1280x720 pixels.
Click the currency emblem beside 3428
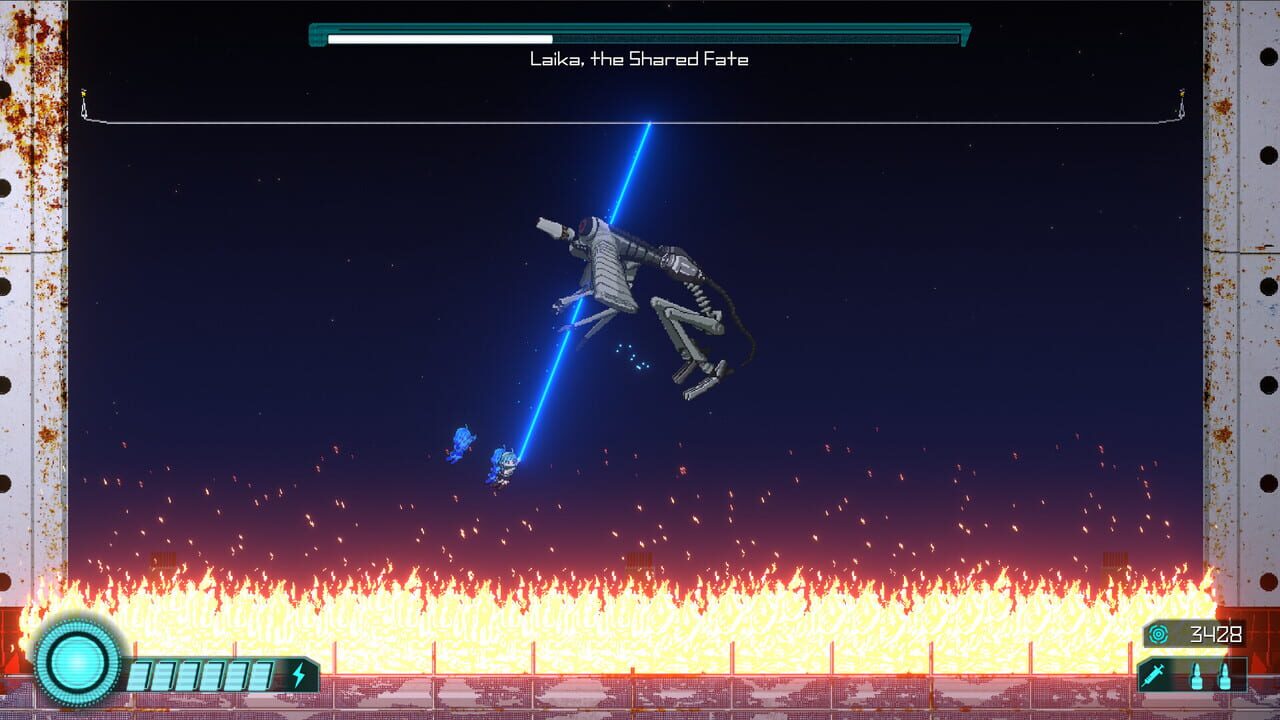click(1158, 633)
